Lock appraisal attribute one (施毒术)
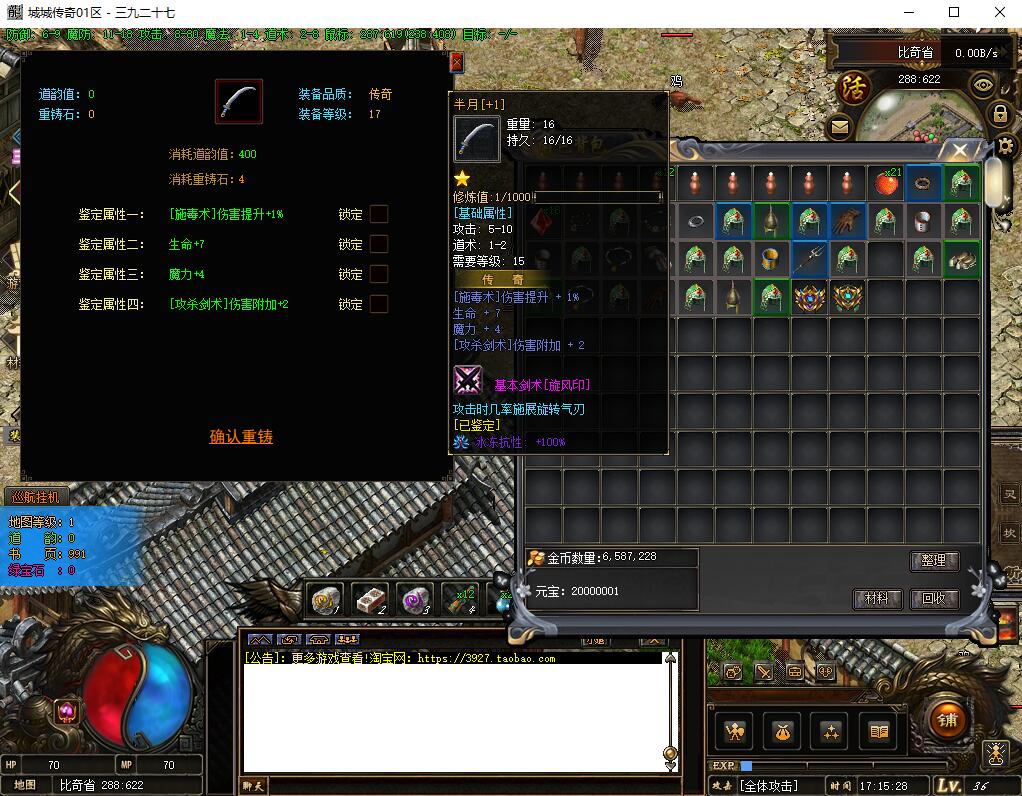 click(379, 214)
